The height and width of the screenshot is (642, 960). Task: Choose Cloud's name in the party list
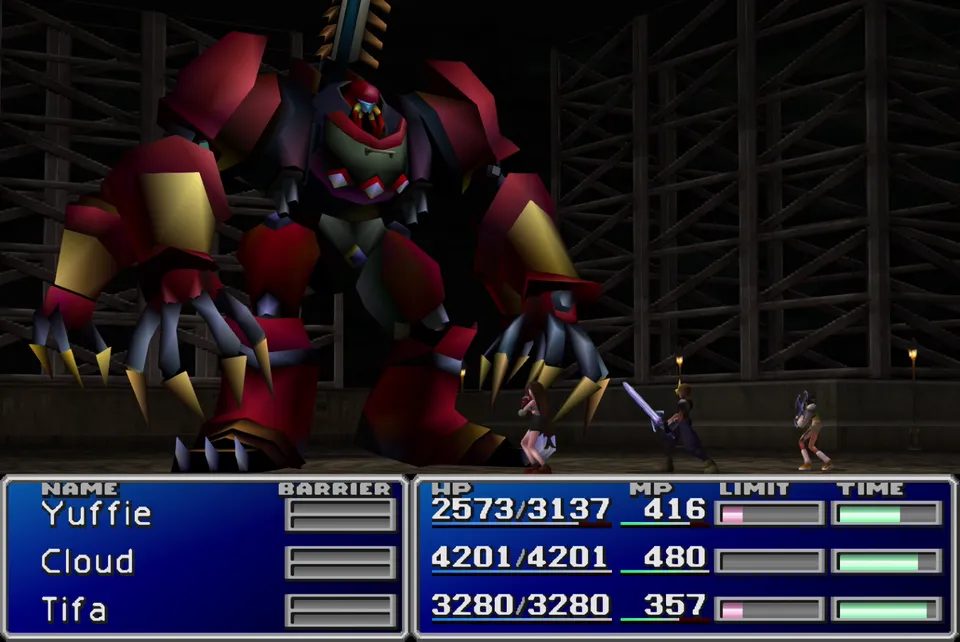(87, 562)
